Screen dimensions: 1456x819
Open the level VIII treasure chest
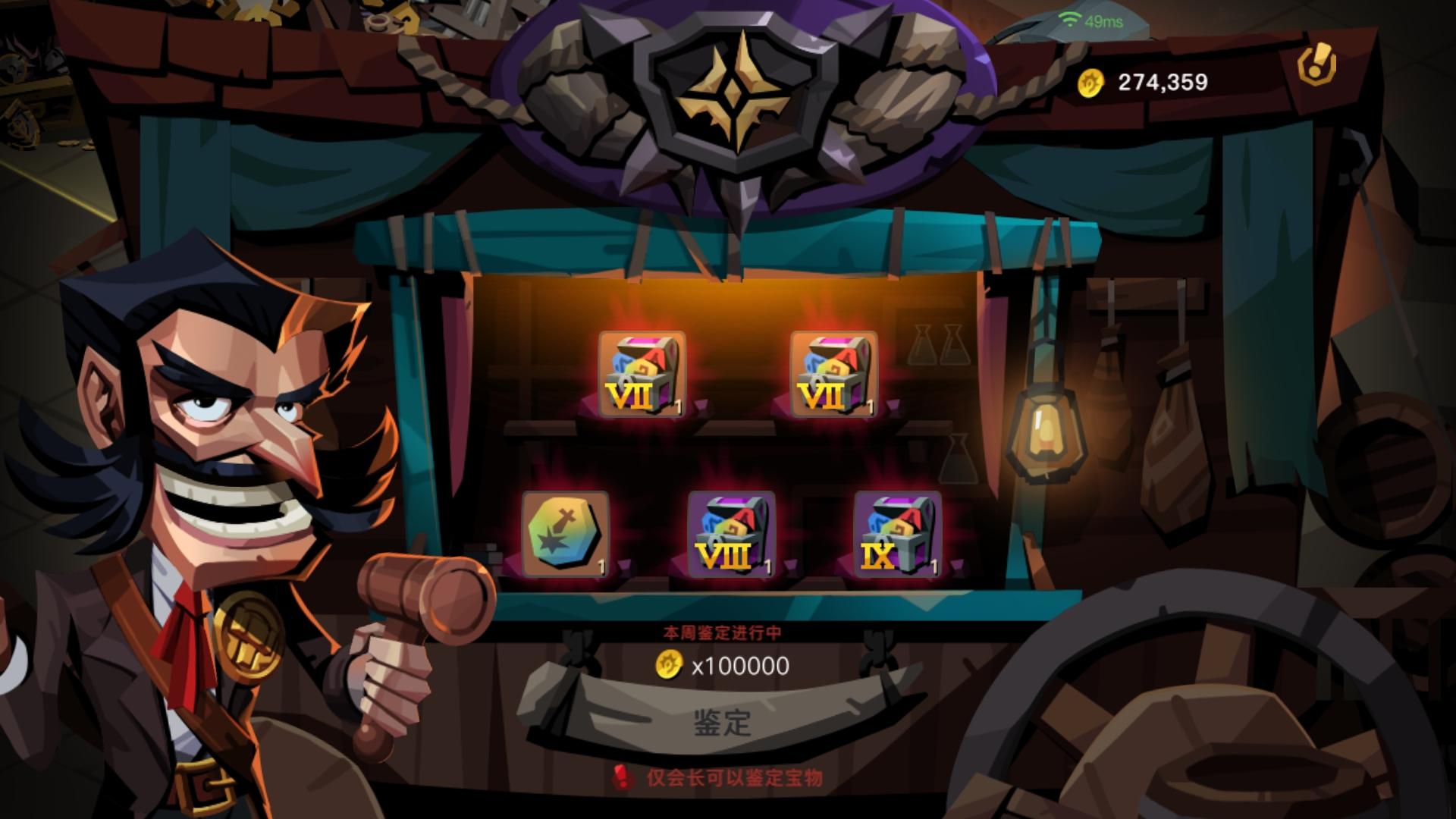pyautogui.click(x=732, y=535)
